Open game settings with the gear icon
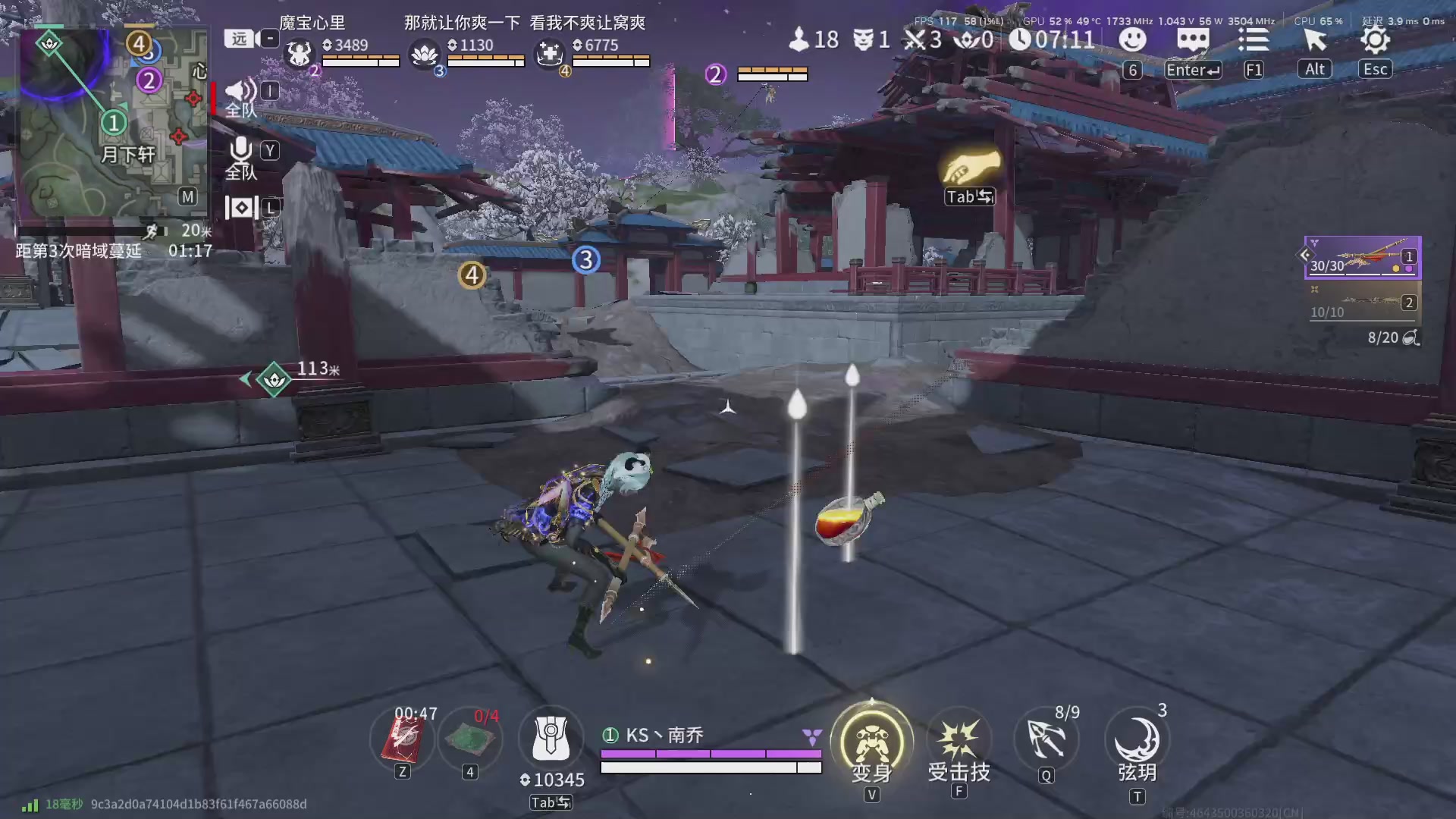Screen dimensions: 1456x819 point(1375,40)
